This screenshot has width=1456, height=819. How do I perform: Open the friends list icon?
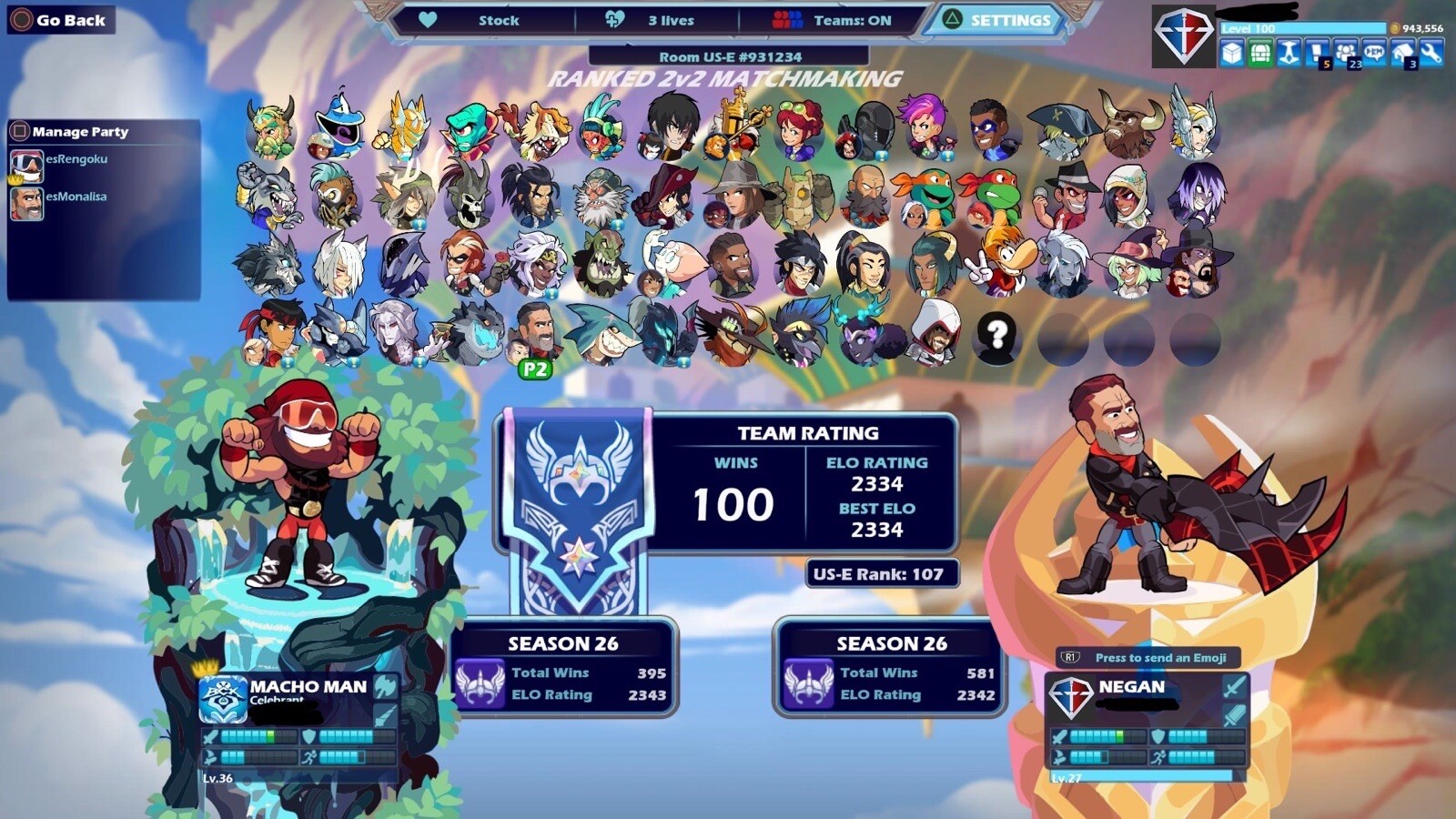[x=1345, y=54]
